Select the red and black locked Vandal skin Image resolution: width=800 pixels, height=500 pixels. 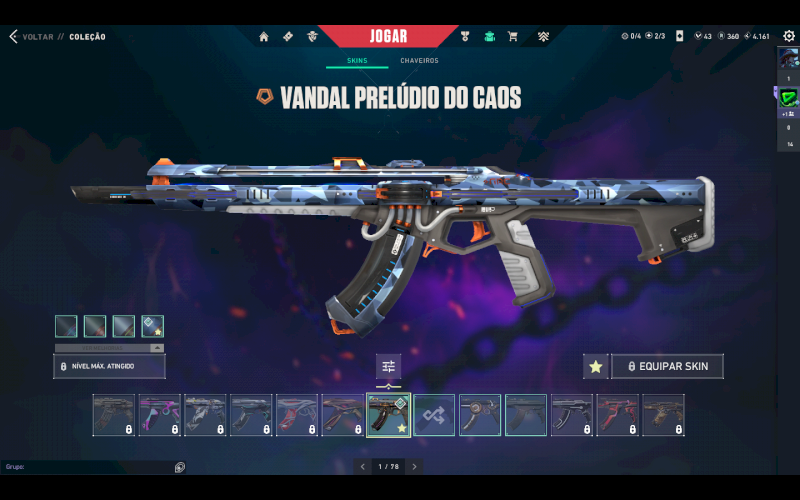(617, 415)
